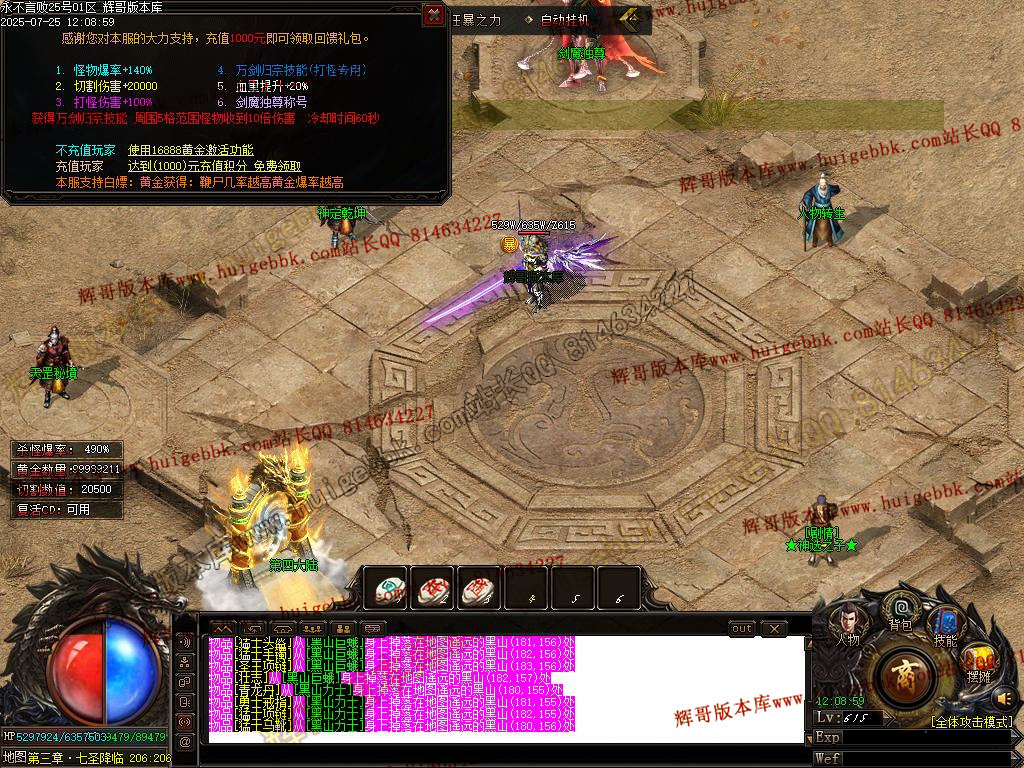Open the 人物 character panel
Screen dimensions: 1024x768
[847, 626]
